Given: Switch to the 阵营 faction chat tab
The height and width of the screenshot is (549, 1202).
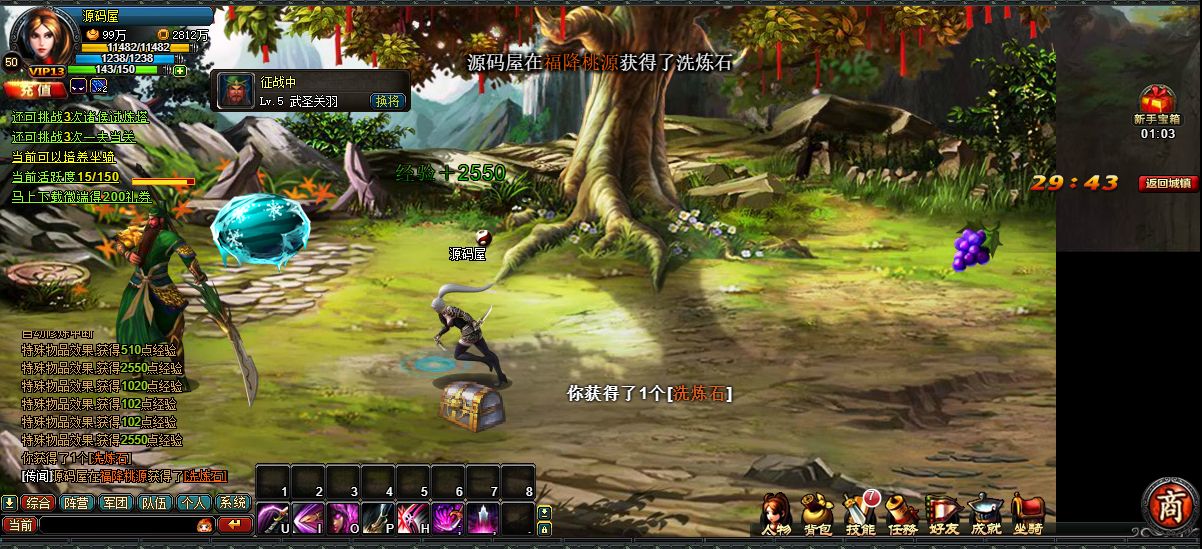Looking at the screenshot, I should [x=77, y=503].
